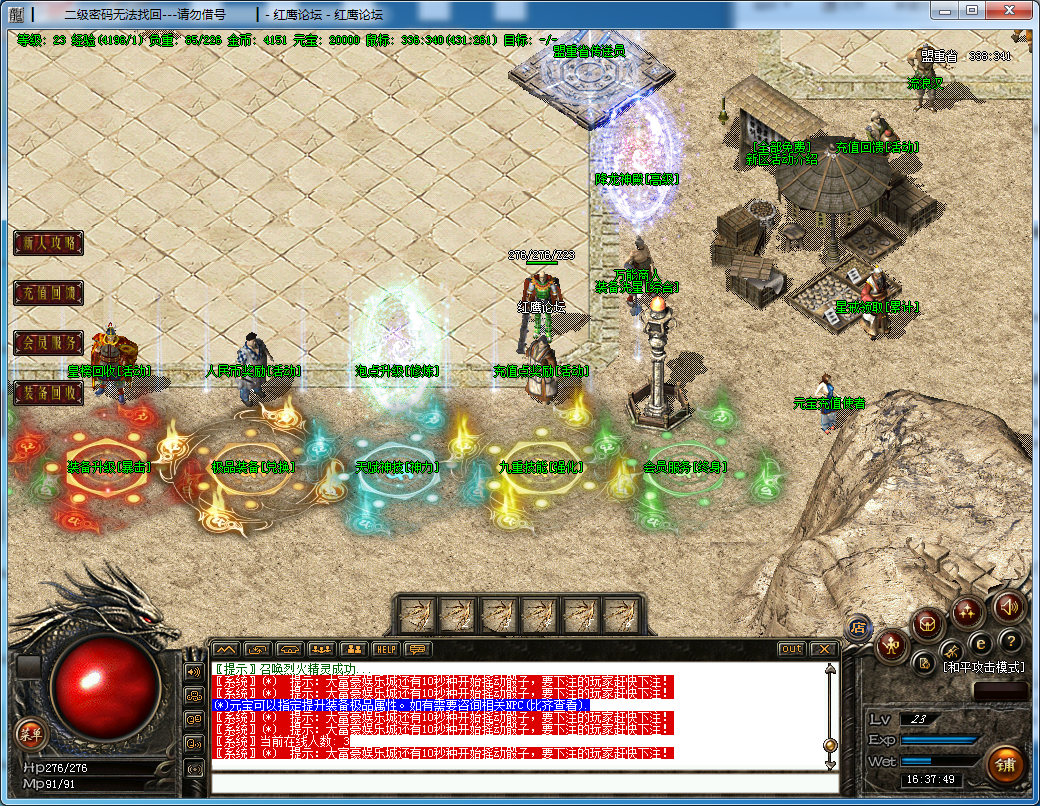
Task: Open the skills sparkle icon
Action: click(x=967, y=611)
